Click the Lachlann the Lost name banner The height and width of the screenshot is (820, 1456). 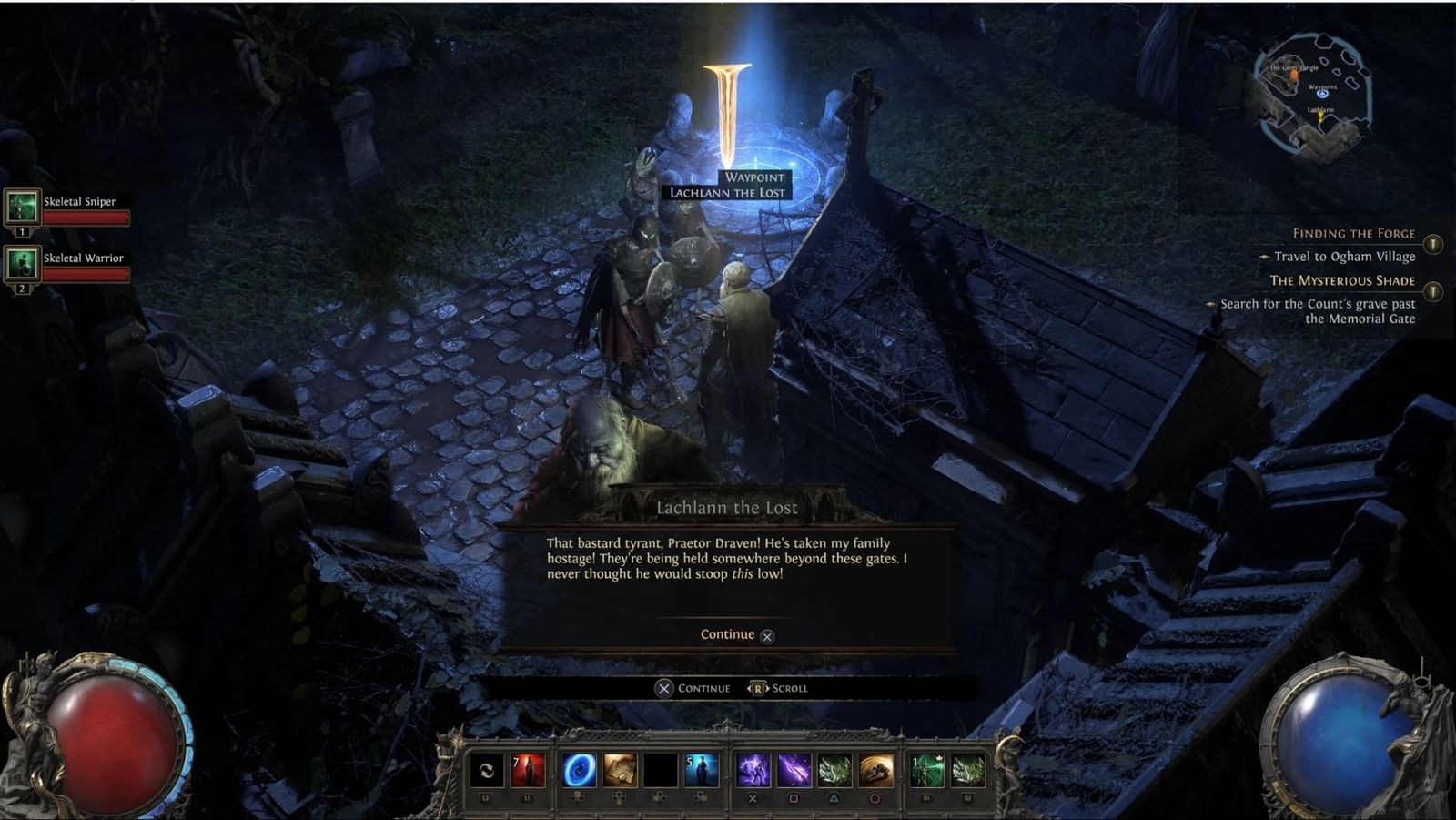(728, 507)
